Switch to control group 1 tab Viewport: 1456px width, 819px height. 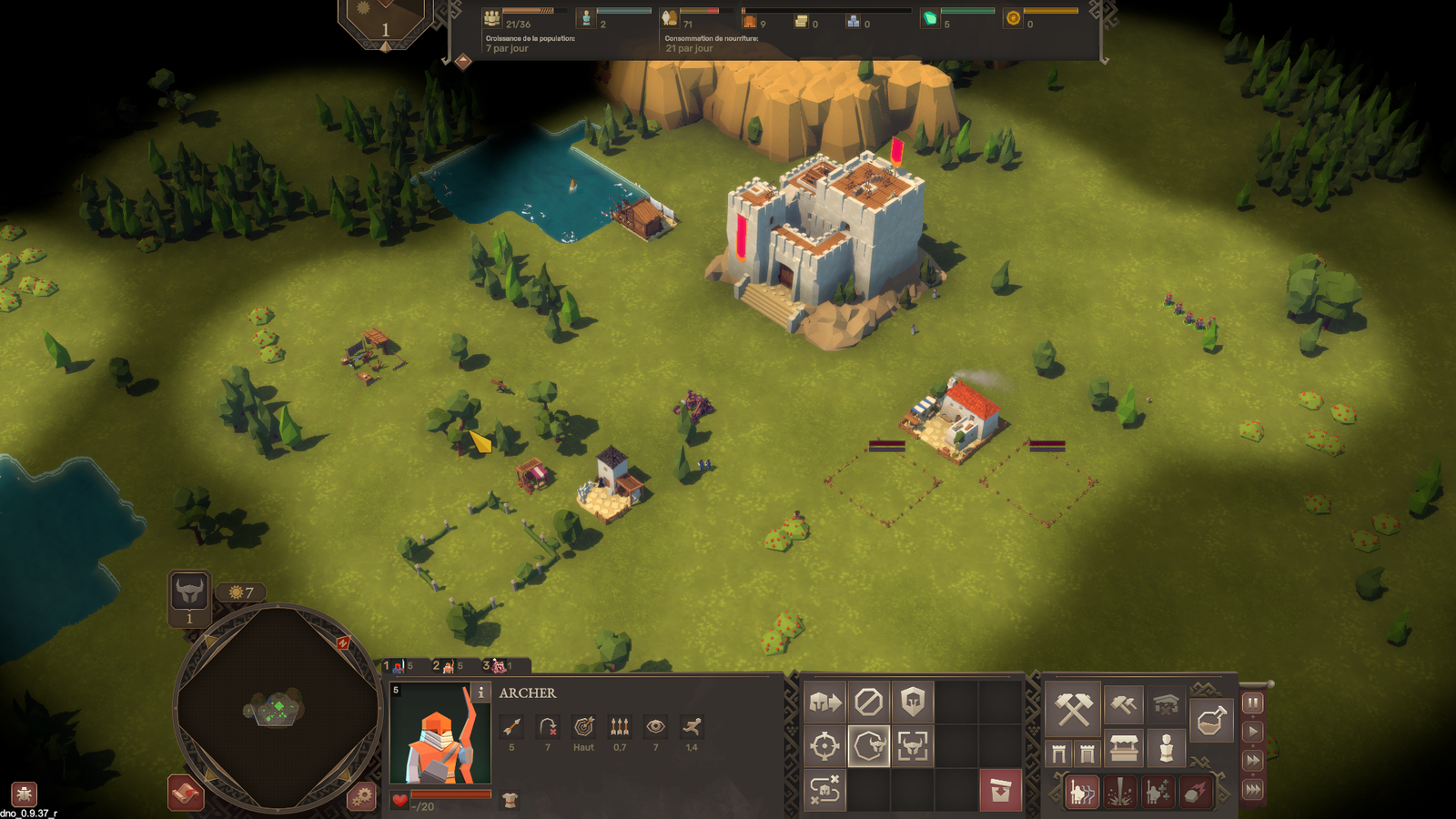pyautogui.click(x=399, y=666)
